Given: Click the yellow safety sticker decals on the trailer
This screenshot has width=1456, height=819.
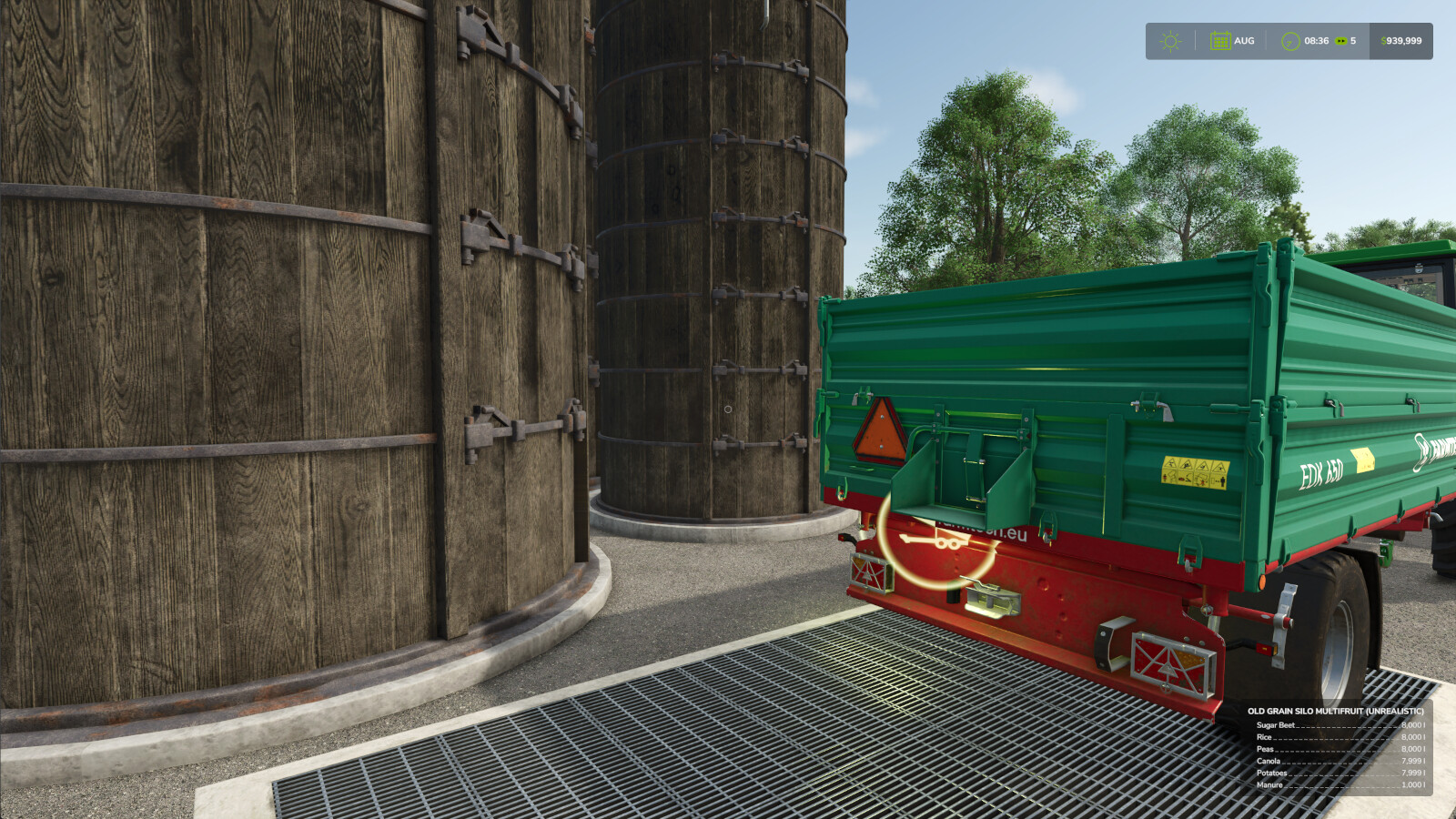Looking at the screenshot, I should (x=1198, y=473).
